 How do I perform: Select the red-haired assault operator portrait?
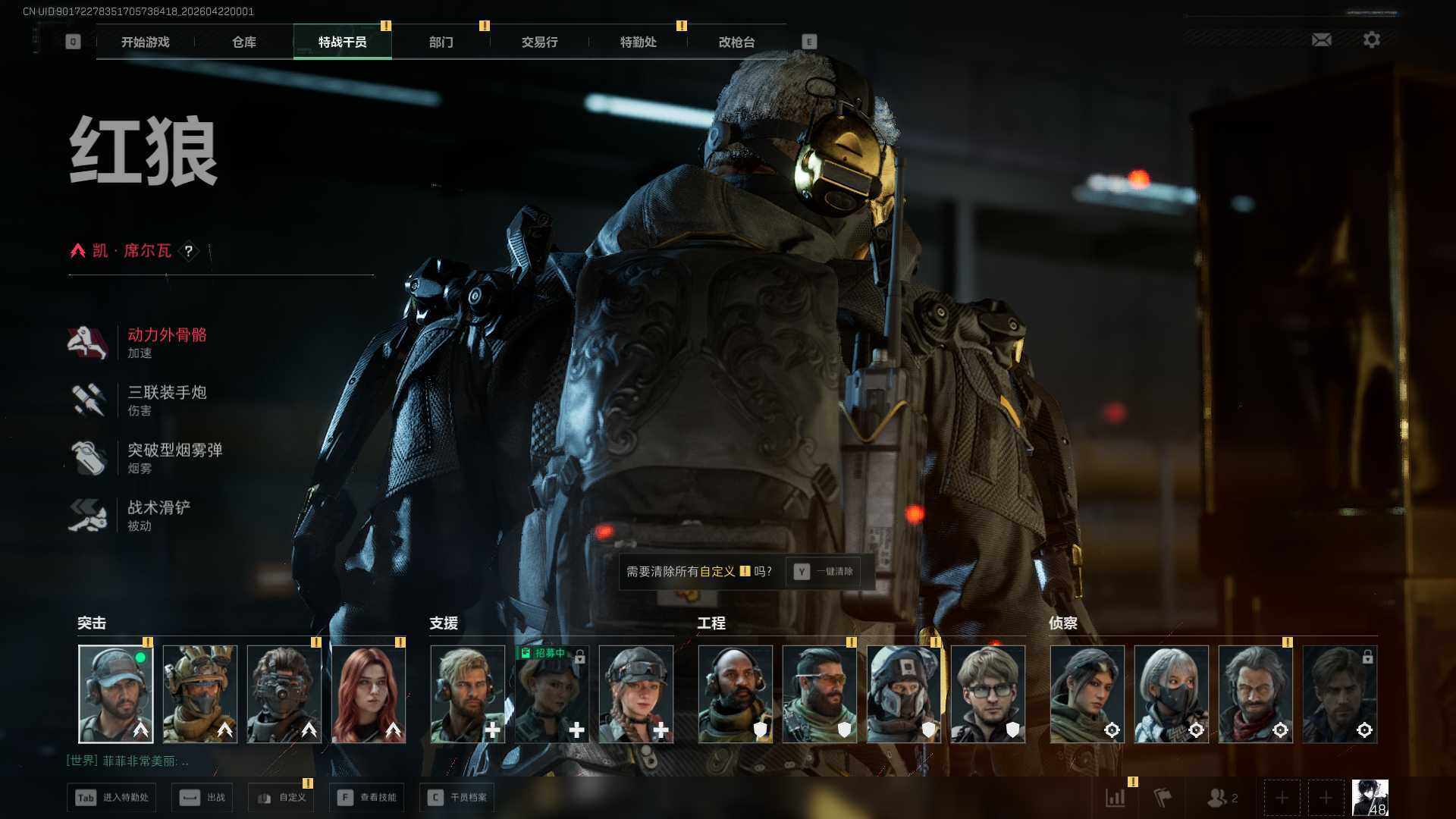coord(369,693)
